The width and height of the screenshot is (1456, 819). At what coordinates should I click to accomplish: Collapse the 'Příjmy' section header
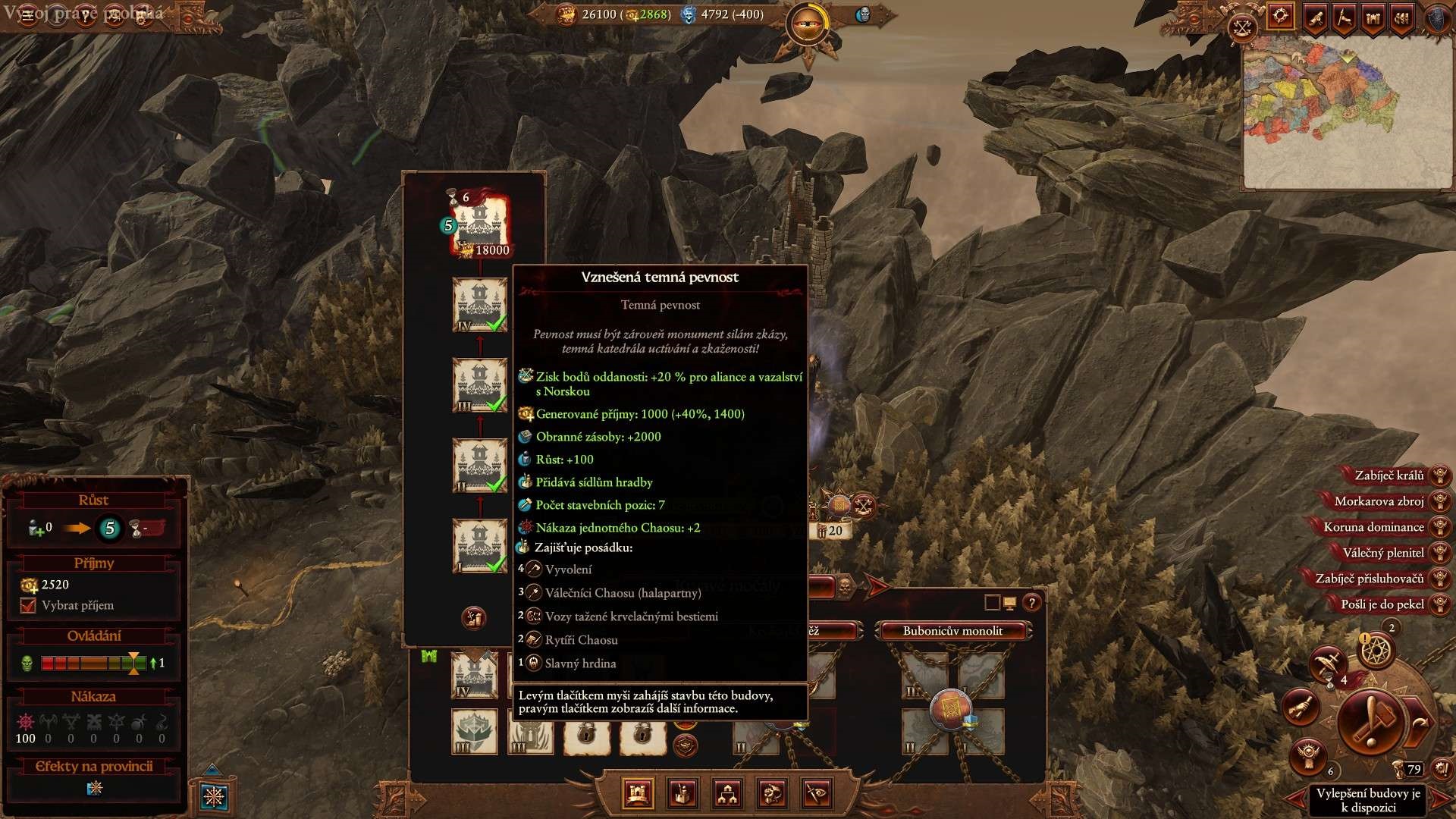tap(93, 563)
